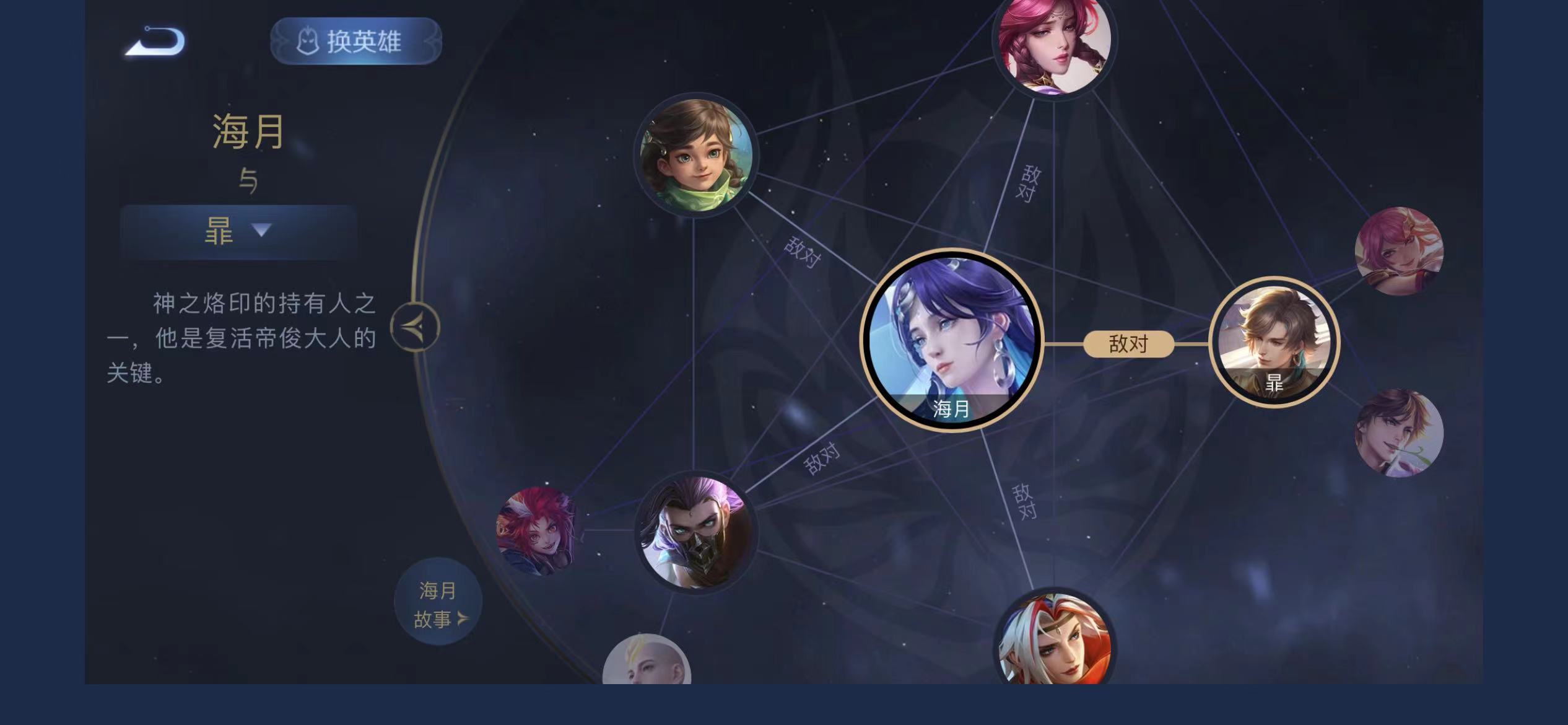1568x725 pixels.
Task: Open the 换英雄 hero switcher
Action: [355, 42]
